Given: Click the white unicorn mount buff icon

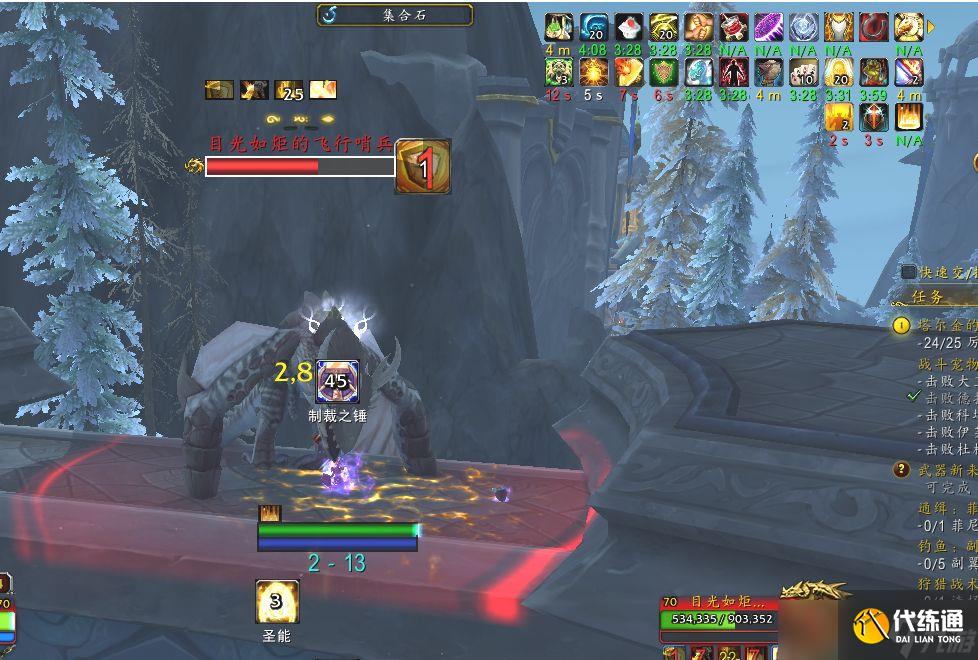Looking at the screenshot, I should (909, 27).
